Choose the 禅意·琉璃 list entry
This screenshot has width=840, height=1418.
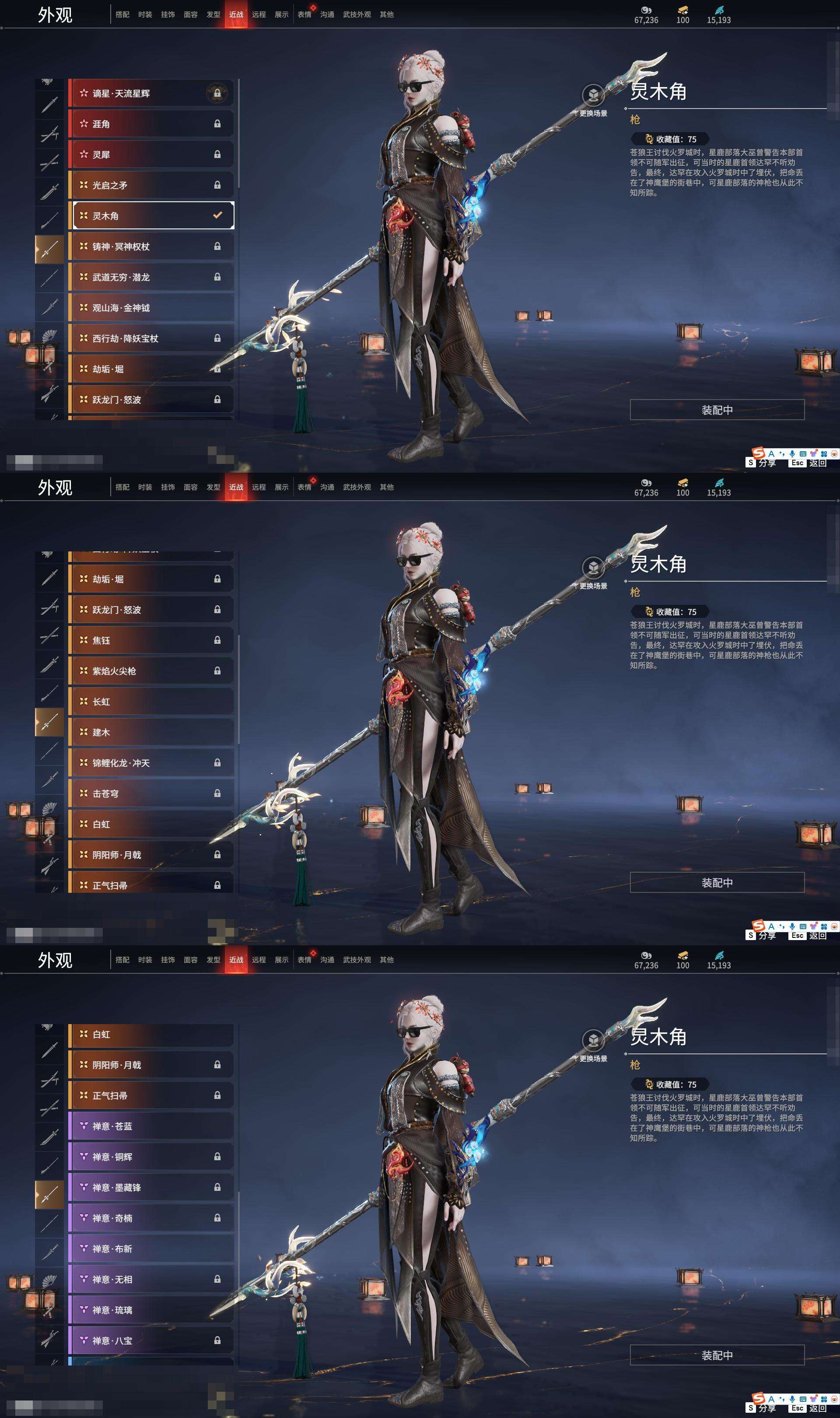150,1309
